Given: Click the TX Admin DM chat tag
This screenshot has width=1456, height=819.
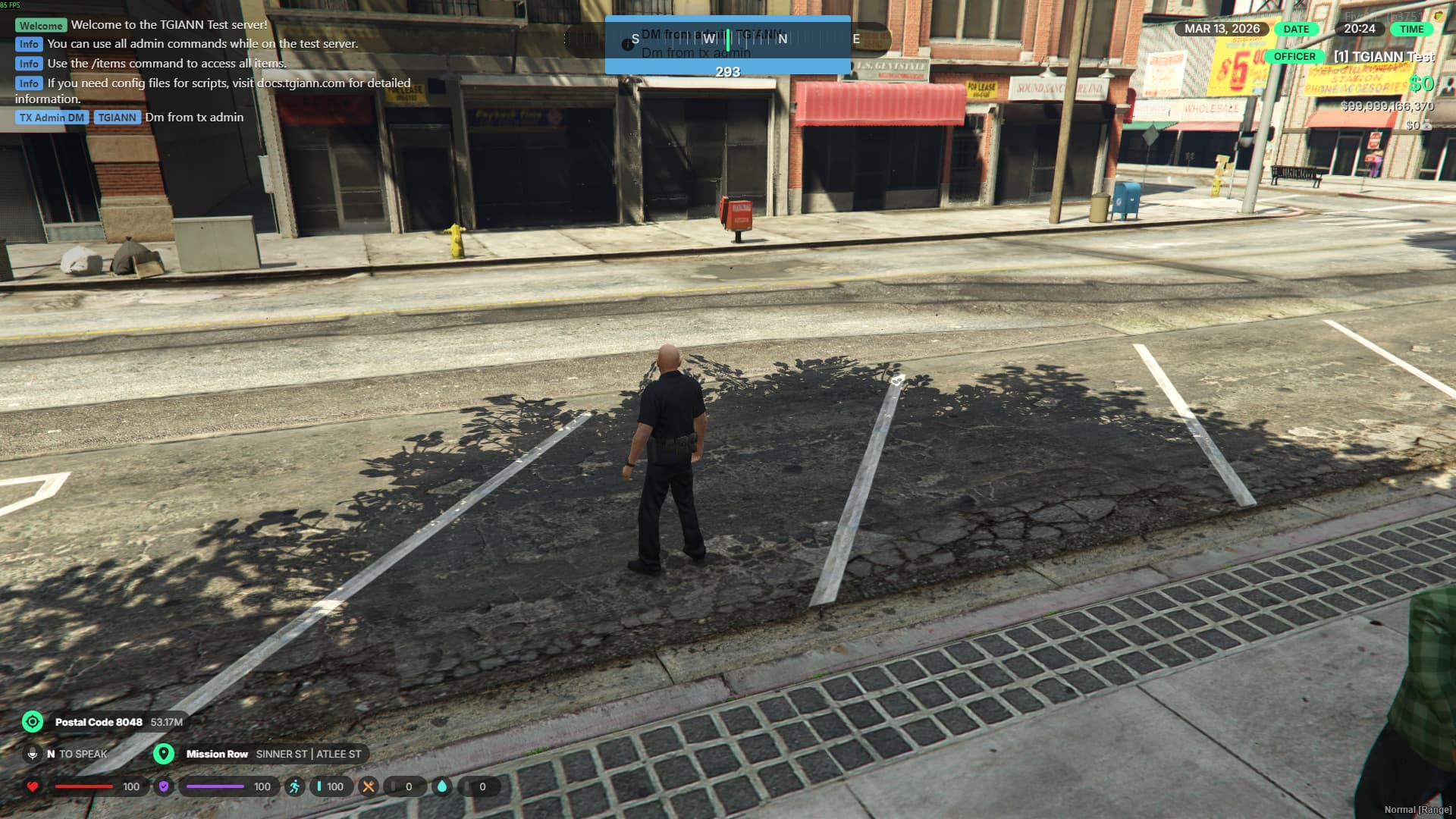Looking at the screenshot, I should coord(52,118).
